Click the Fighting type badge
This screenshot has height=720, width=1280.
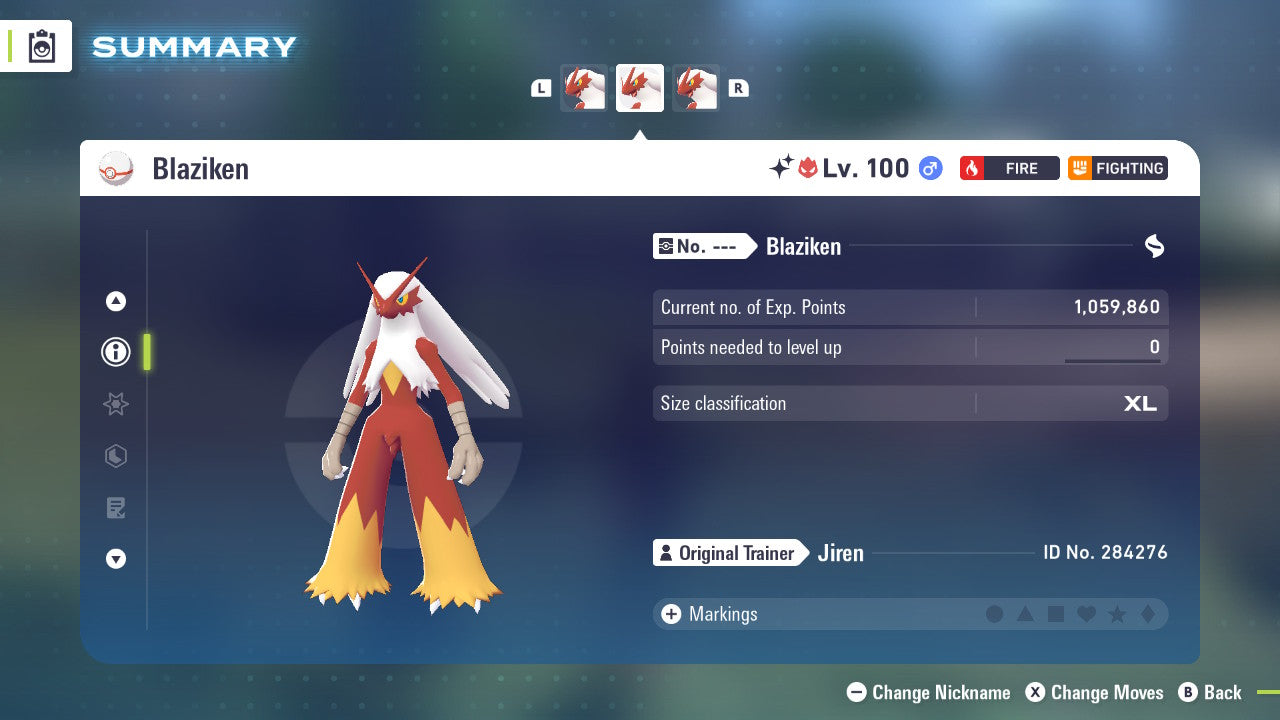pyautogui.click(x=1117, y=168)
